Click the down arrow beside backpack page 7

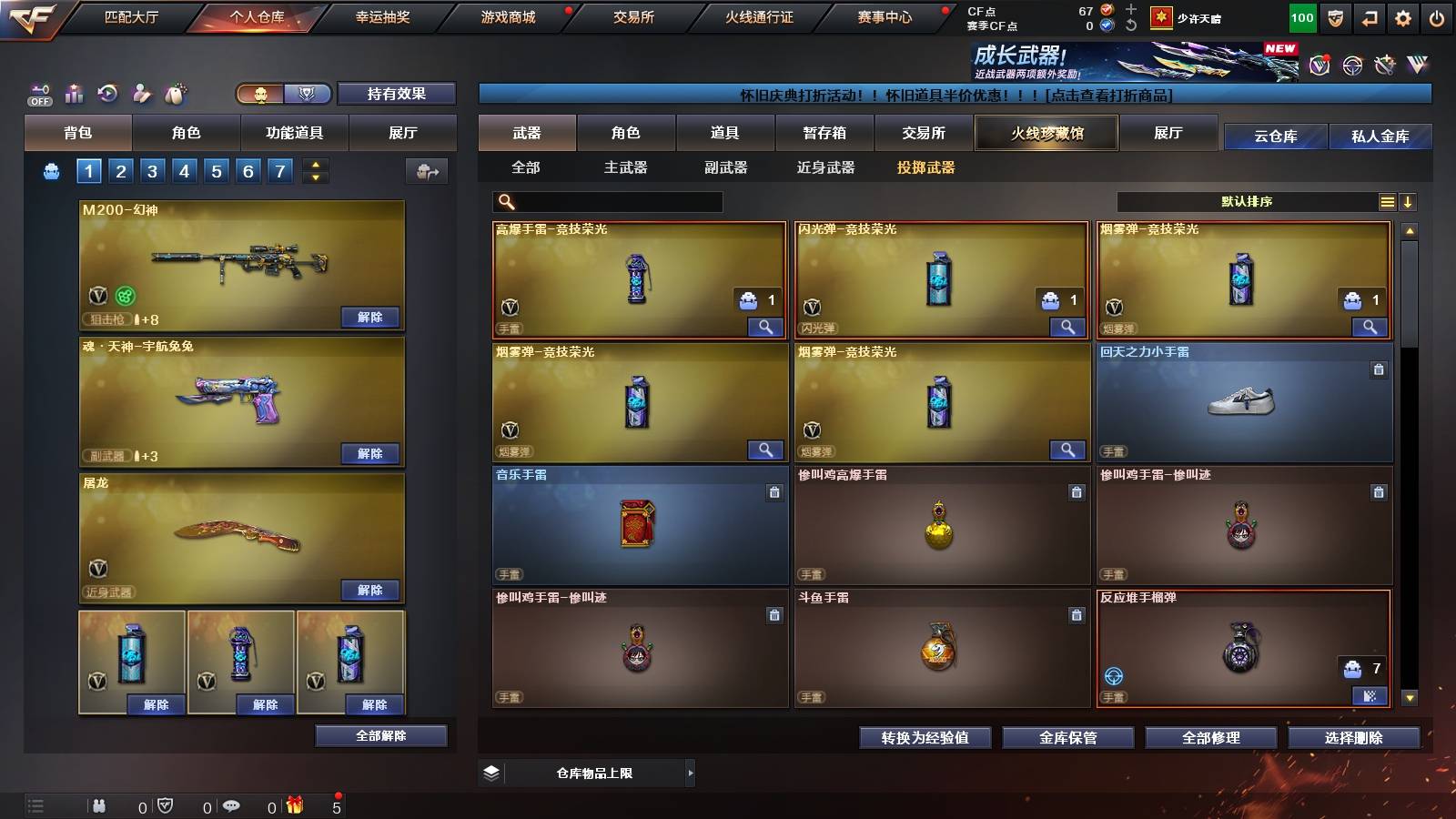pyautogui.click(x=318, y=177)
